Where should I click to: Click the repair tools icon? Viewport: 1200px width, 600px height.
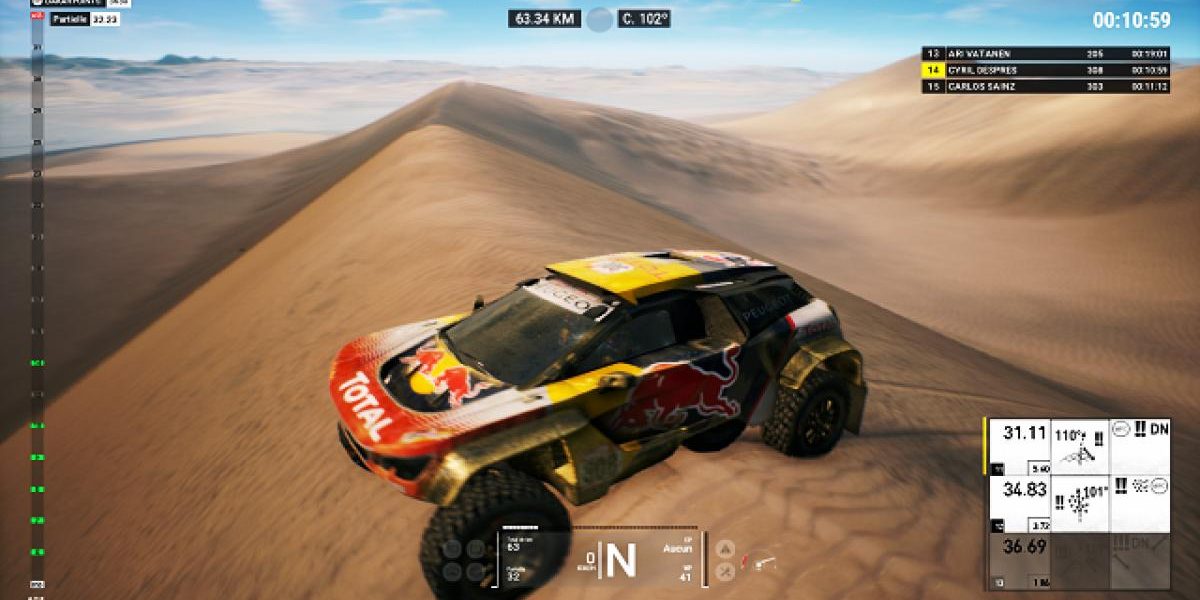tap(726, 571)
